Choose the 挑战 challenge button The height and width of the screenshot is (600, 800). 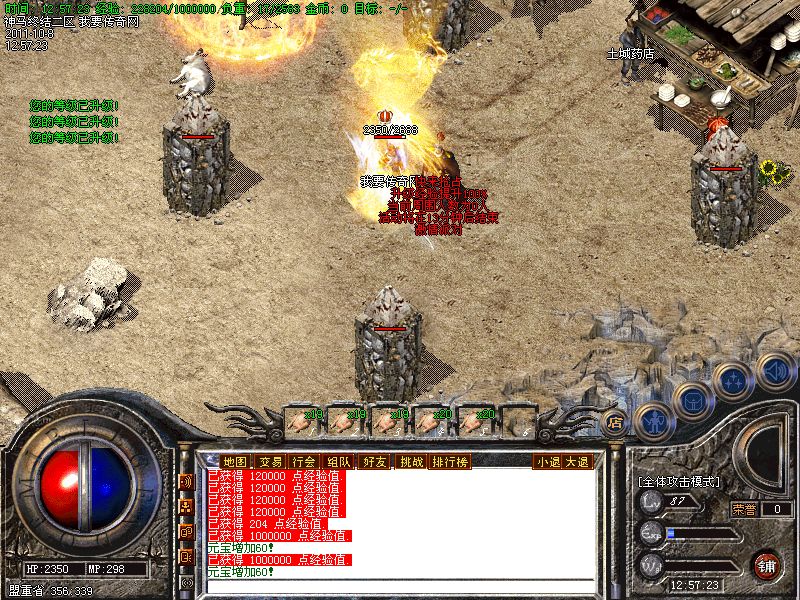coord(411,462)
